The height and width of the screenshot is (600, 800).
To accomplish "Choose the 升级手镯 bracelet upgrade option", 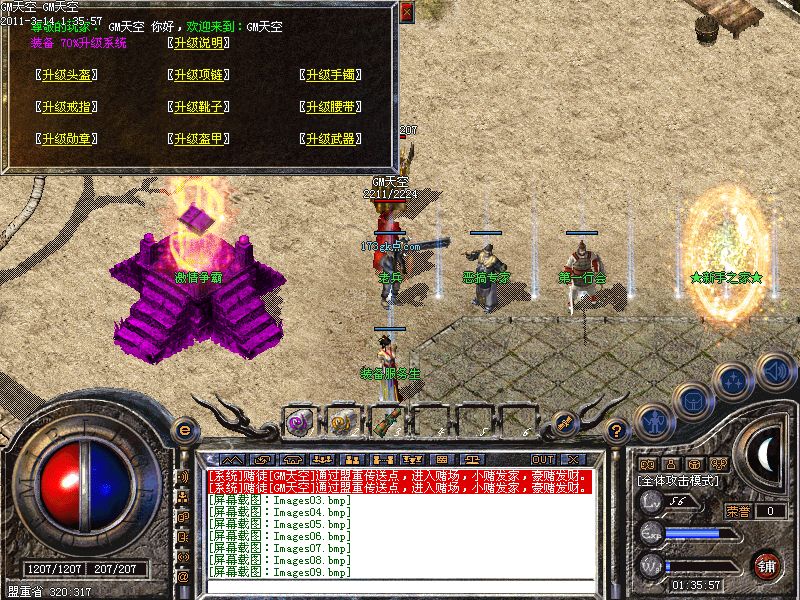I will [x=330, y=75].
